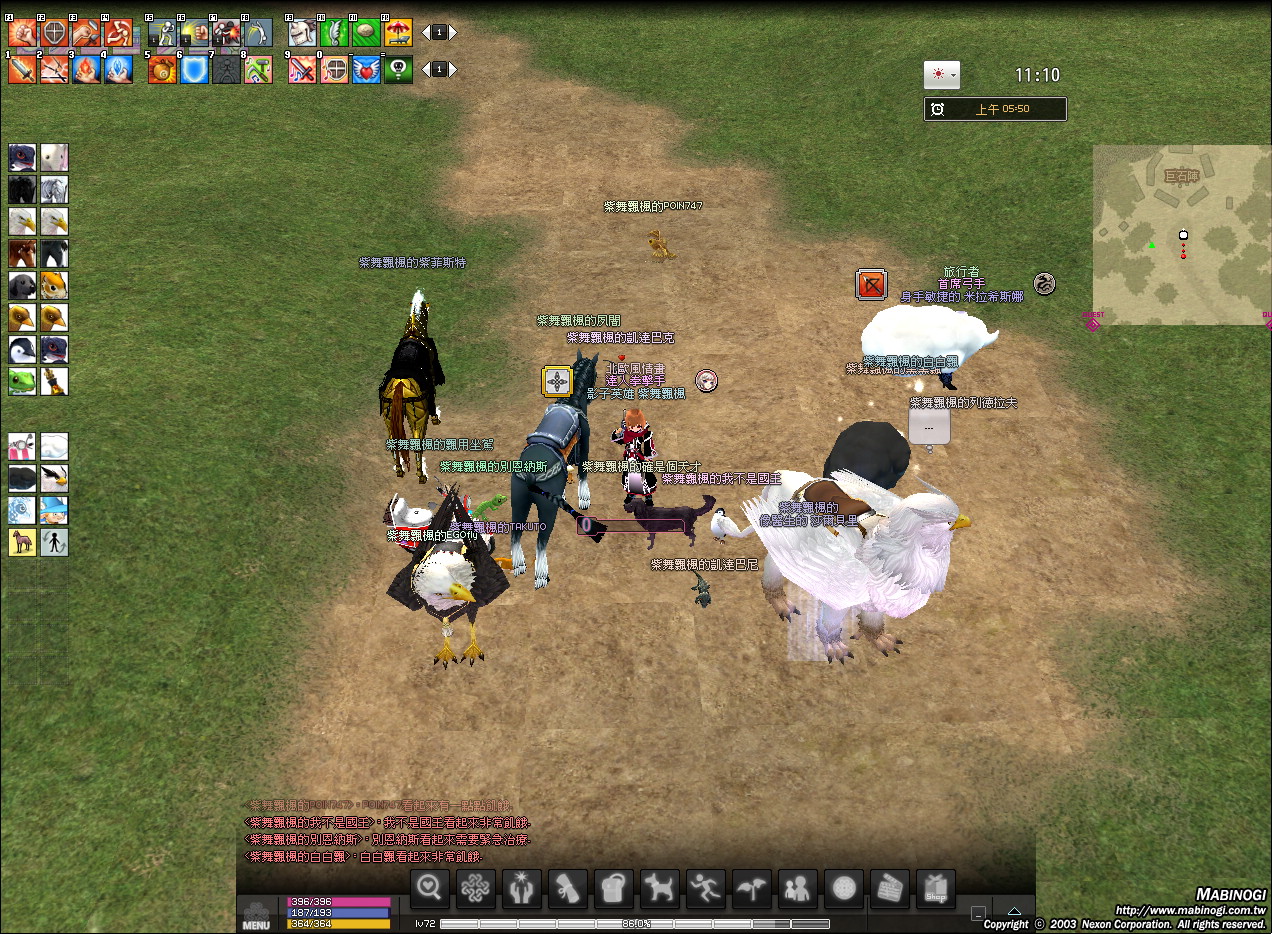The width and height of the screenshot is (1272, 934).
Task: Click the running figure actions button
Action: tap(706, 889)
